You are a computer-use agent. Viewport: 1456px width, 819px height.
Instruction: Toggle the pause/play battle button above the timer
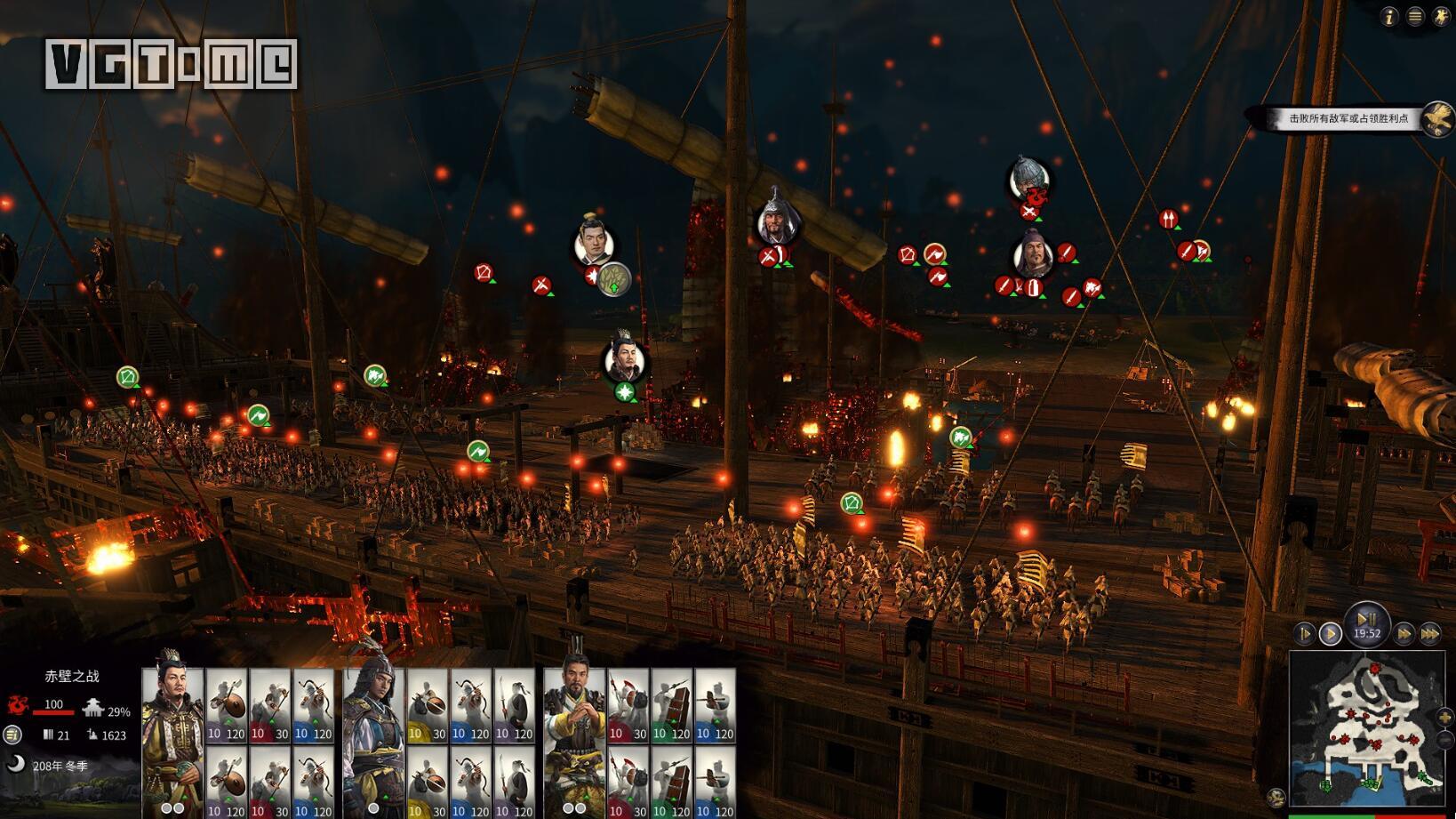[x=1366, y=618]
